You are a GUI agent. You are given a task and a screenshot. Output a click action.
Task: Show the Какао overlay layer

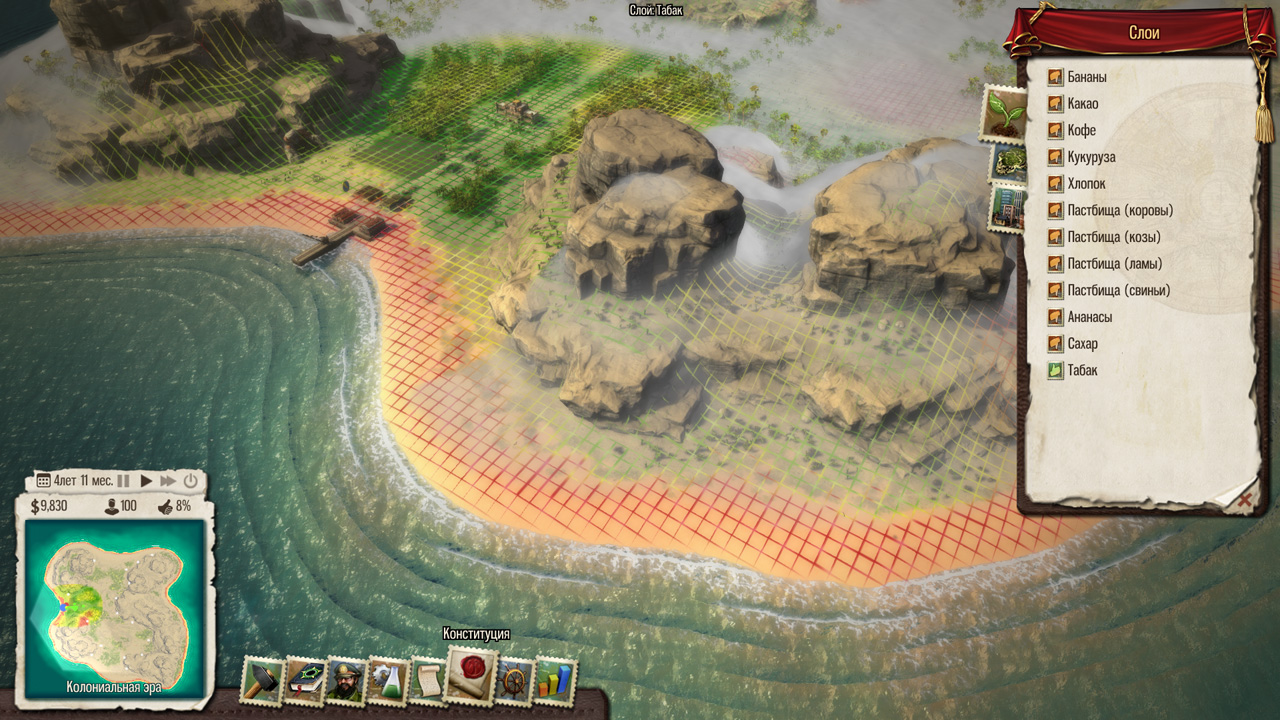[x=1082, y=104]
